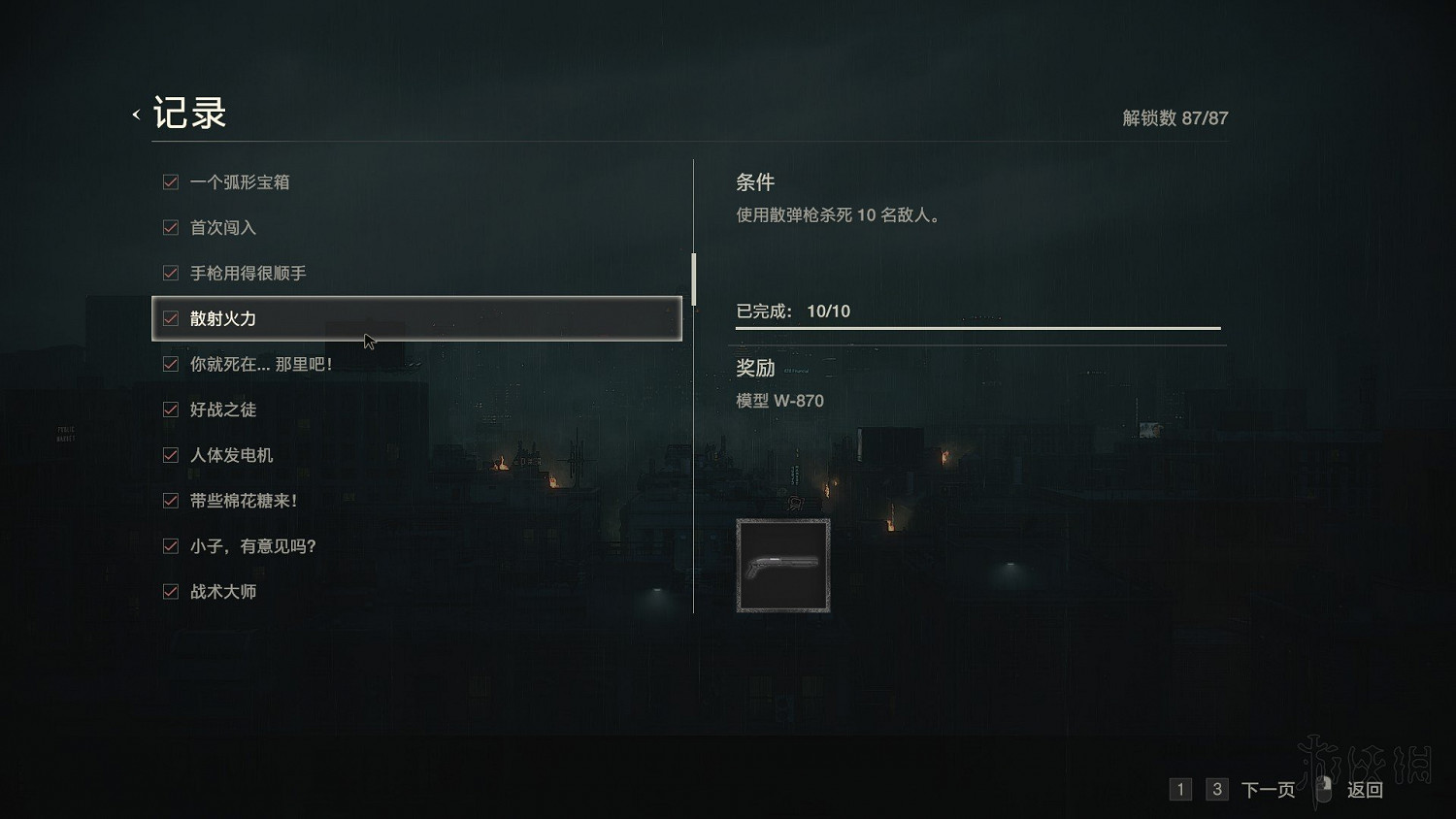
Task: Click the mouse icon next to 返回
Action: click(x=1322, y=789)
